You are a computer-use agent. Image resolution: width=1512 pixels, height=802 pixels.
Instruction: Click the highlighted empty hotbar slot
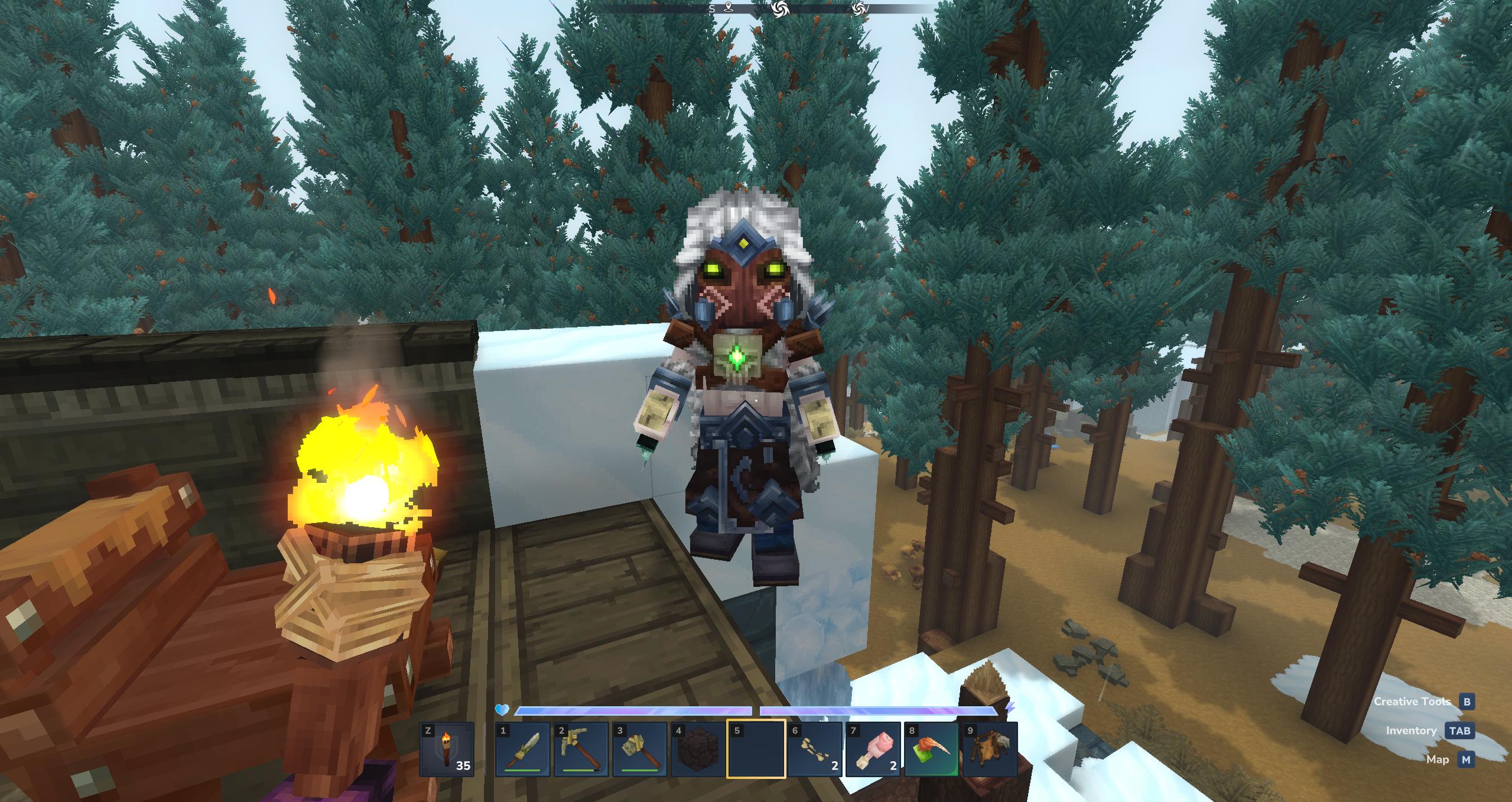[756, 749]
